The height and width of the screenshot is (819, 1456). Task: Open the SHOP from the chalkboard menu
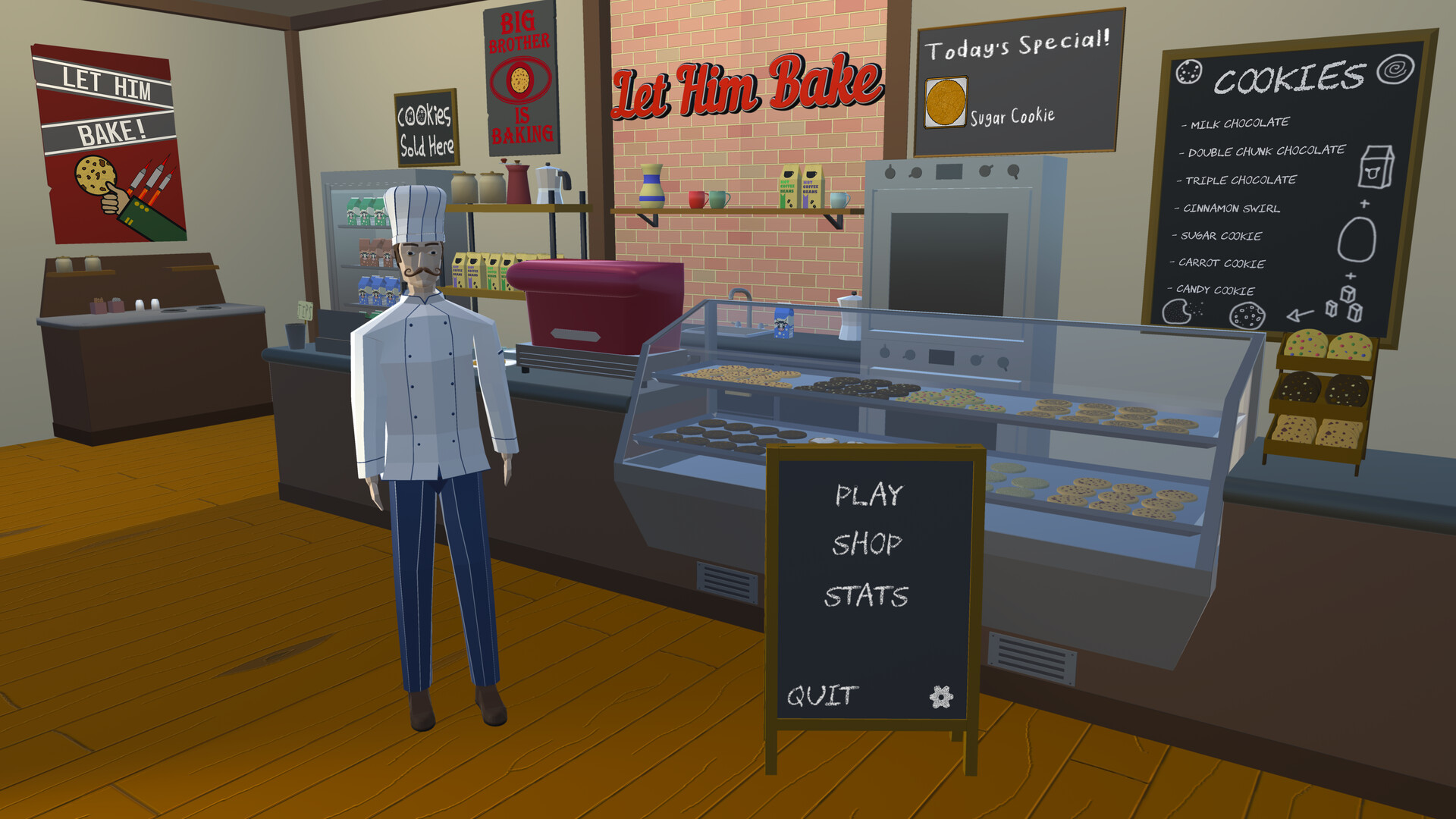867,542
